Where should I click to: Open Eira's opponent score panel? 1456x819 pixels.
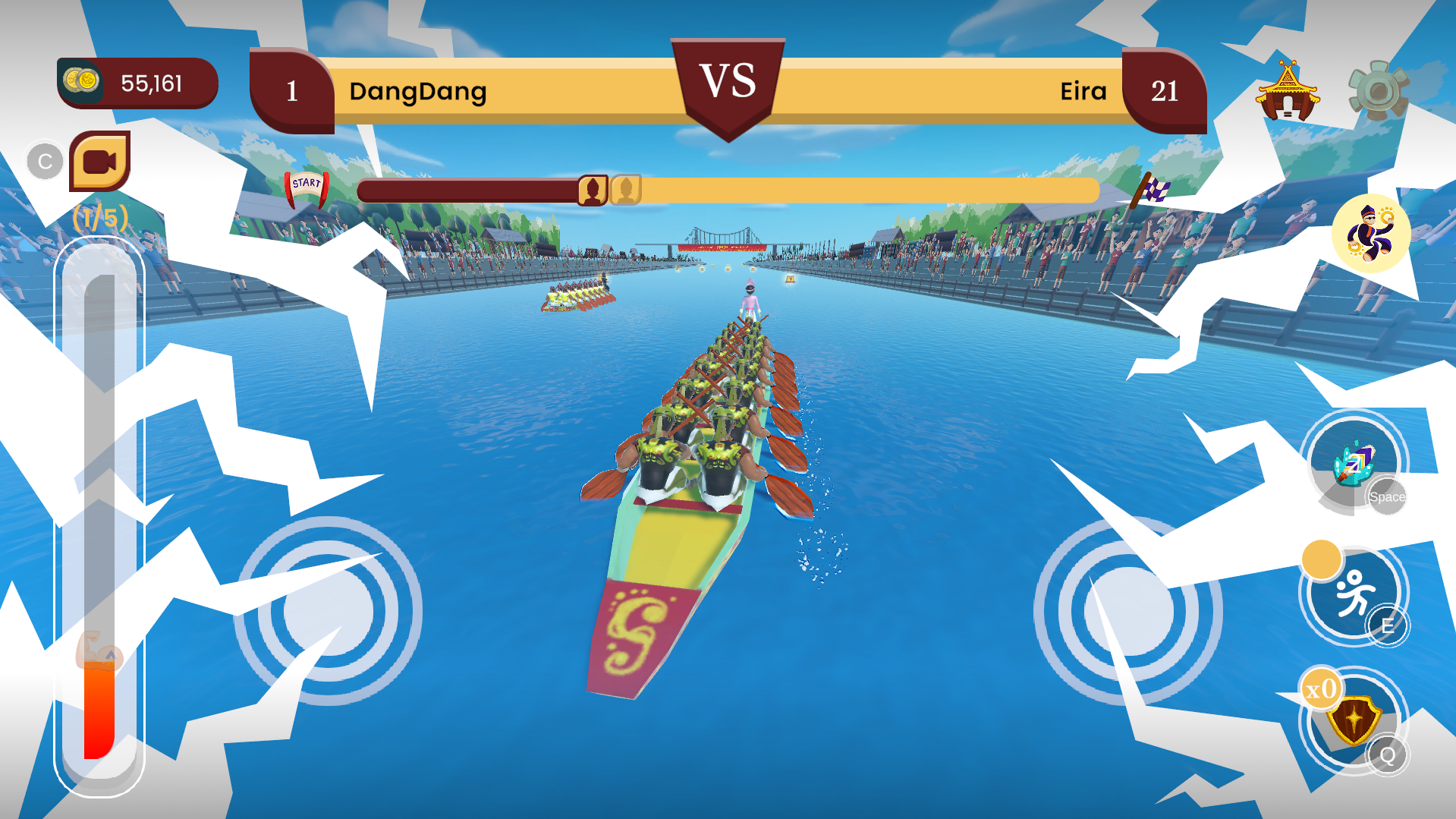(x=1166, y=91)
